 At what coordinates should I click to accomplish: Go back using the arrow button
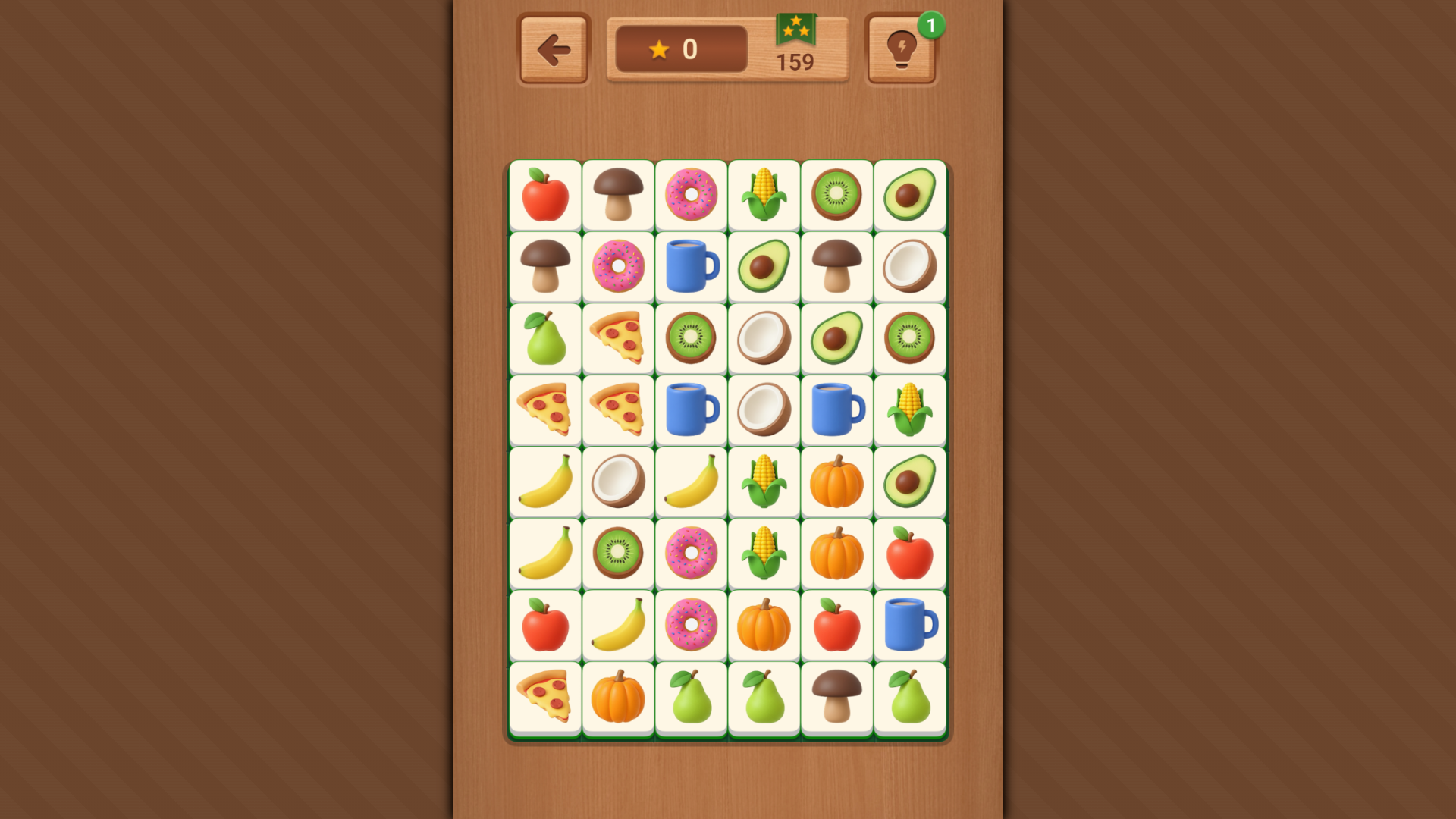pyautogui.click(x=552, y=49)
